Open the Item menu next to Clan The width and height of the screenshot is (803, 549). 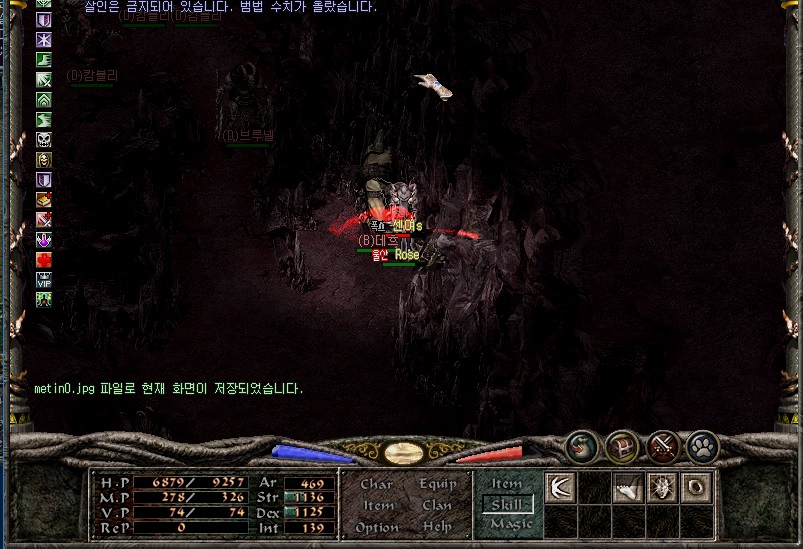pyautogui.click(x=378, y=506)
